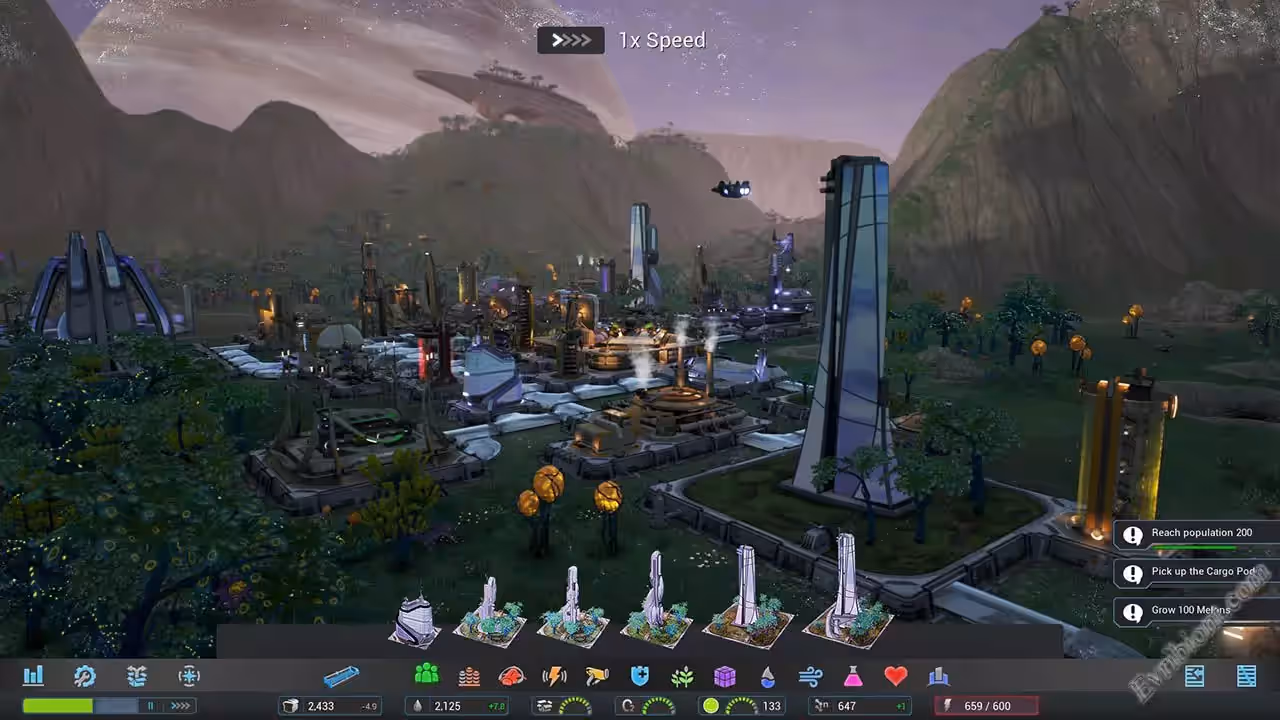Select the red heart health category

896,676
